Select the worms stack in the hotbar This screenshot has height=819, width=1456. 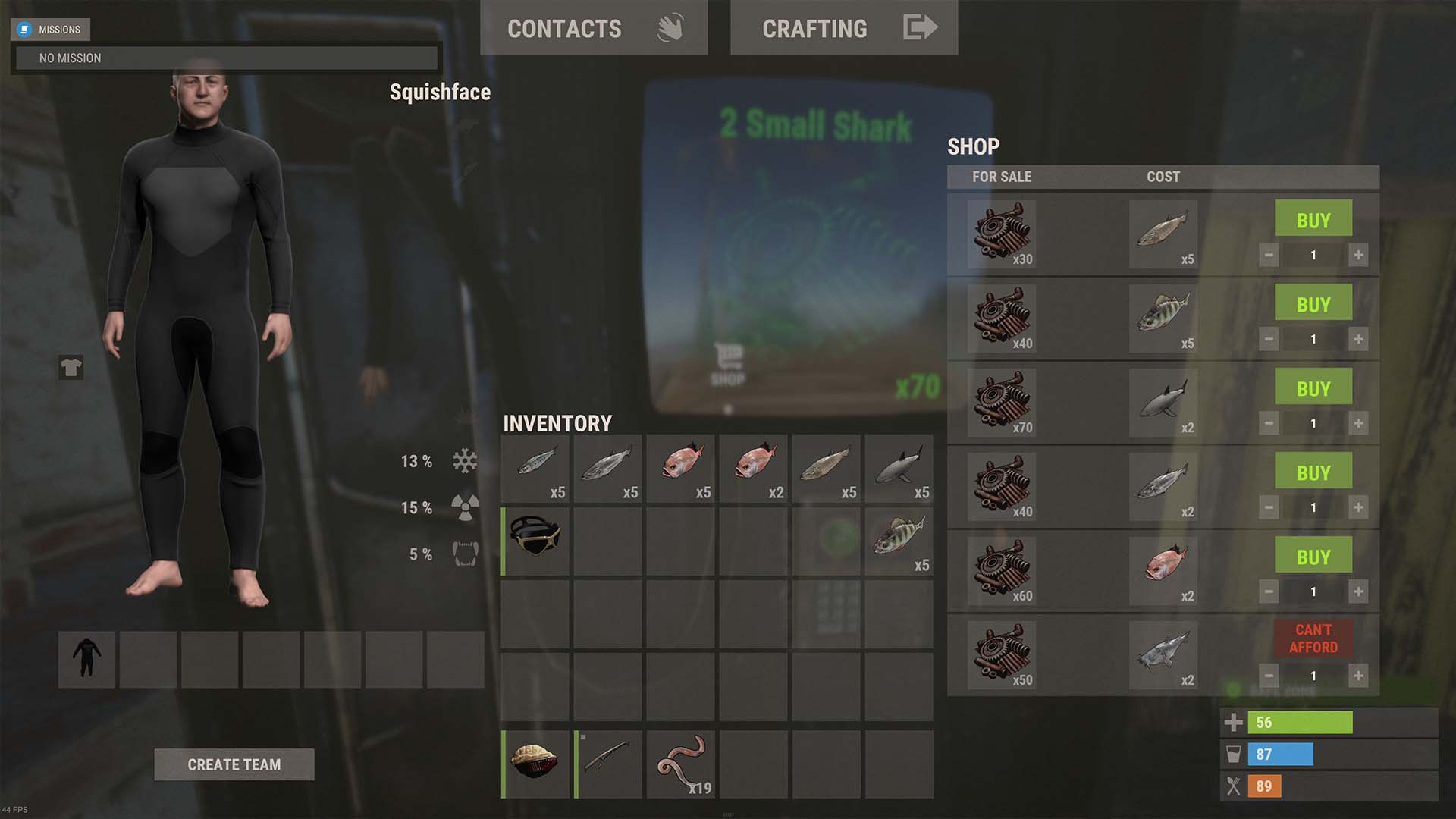coord(681,764)
